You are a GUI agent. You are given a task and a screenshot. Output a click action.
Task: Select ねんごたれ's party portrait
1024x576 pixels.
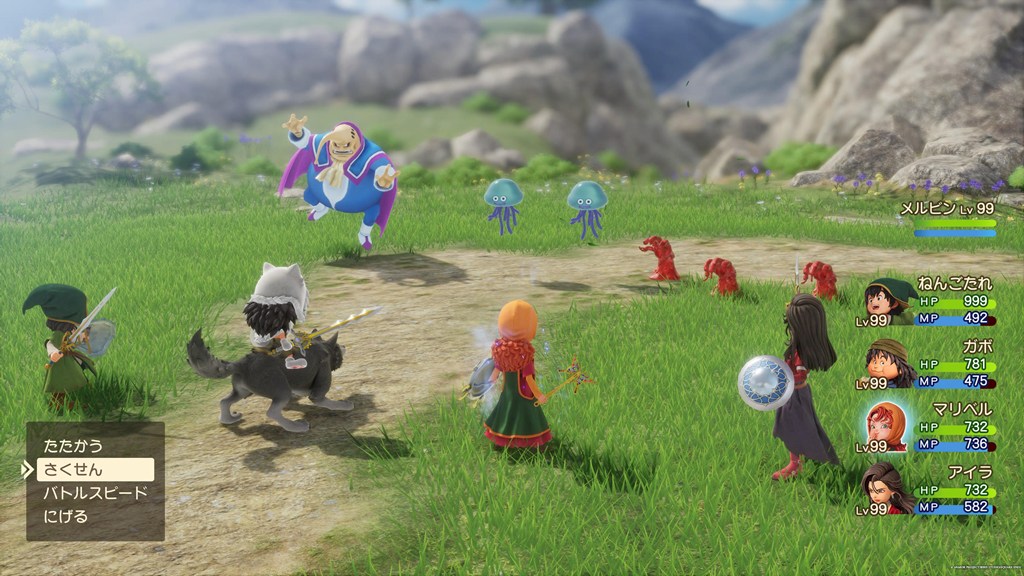coord(887,300)
